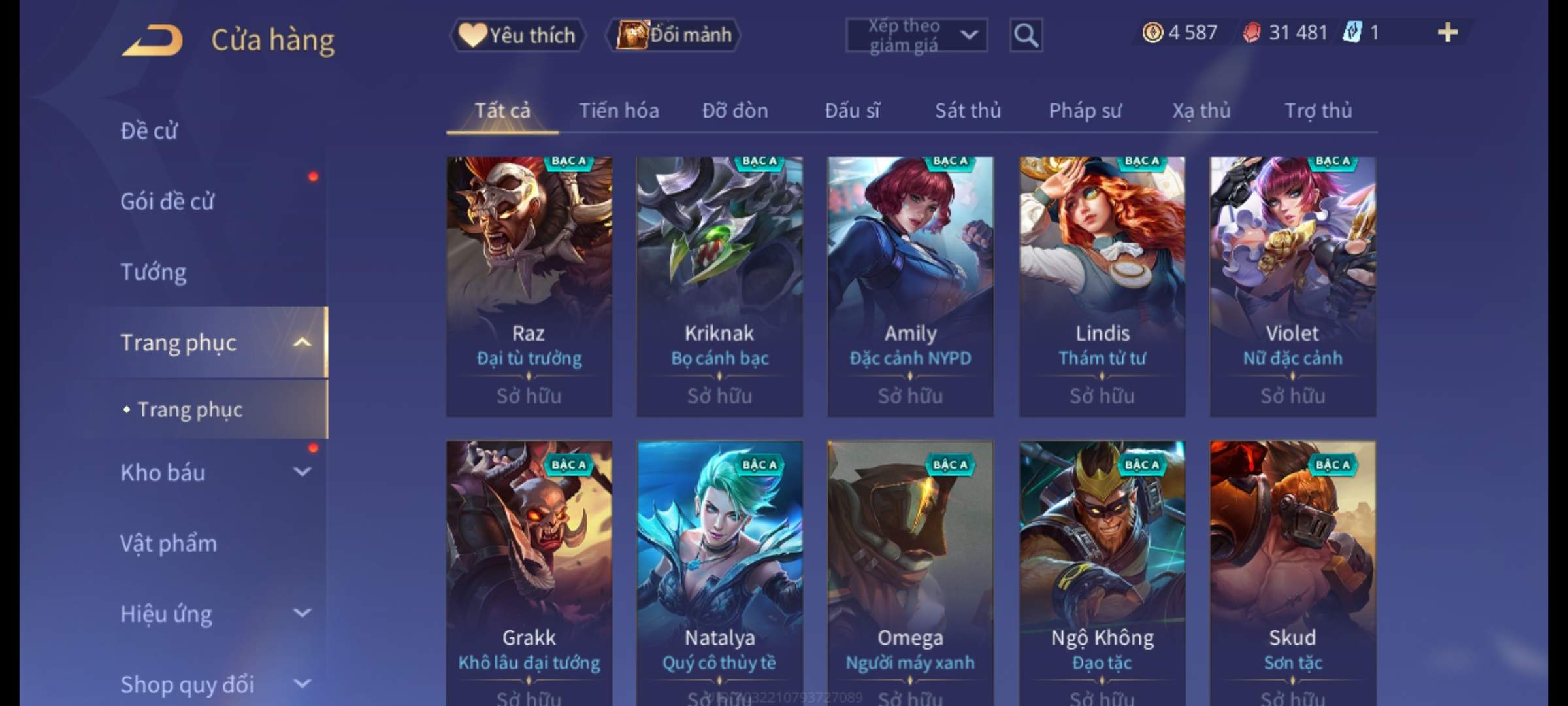This screenshot has width=1568, height=706.
Task: Open the Đổi mảnh fragment exchange
Action: [x=674, y=35]
